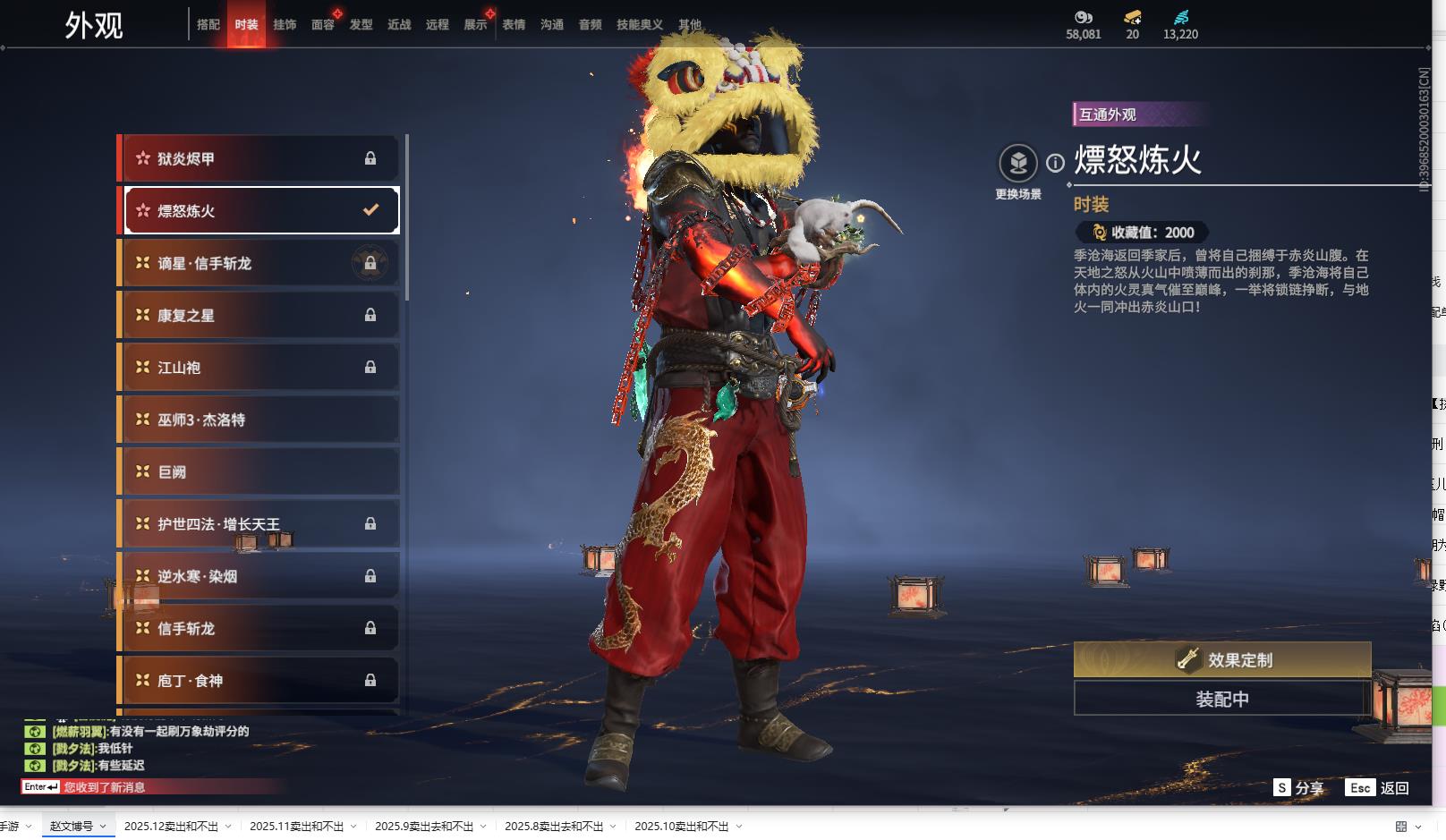The width and height of the screenshot is (1446, 840).
Task: Click the 更换场景 change scene icon
Action: [1018, 164]
